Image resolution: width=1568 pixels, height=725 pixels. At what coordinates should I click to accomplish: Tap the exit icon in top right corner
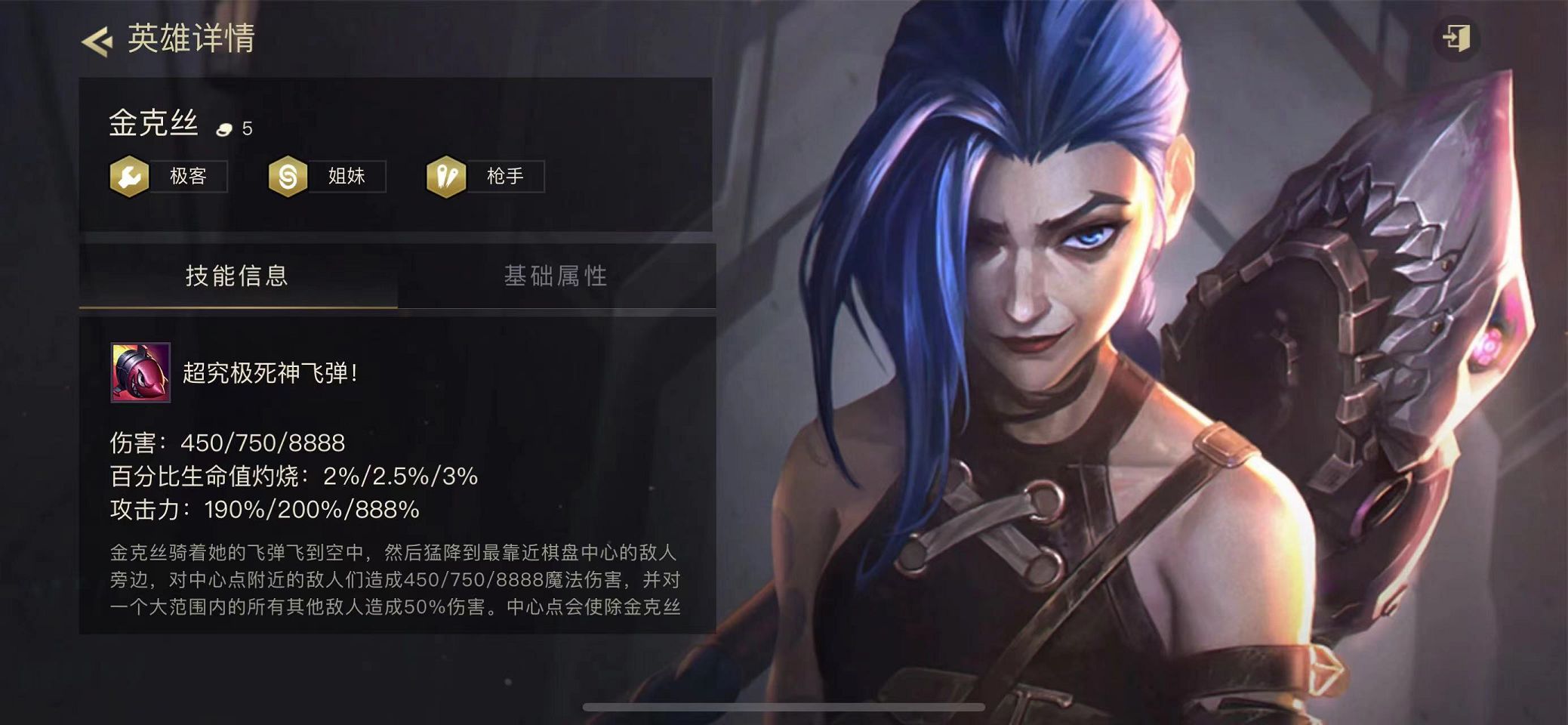click(1459, 37)
